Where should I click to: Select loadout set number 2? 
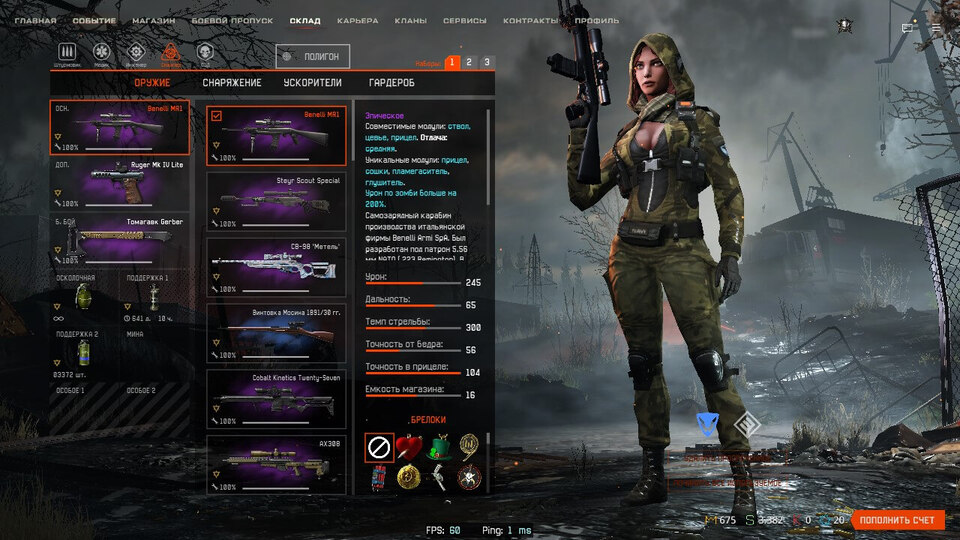[x=469, y=62]
